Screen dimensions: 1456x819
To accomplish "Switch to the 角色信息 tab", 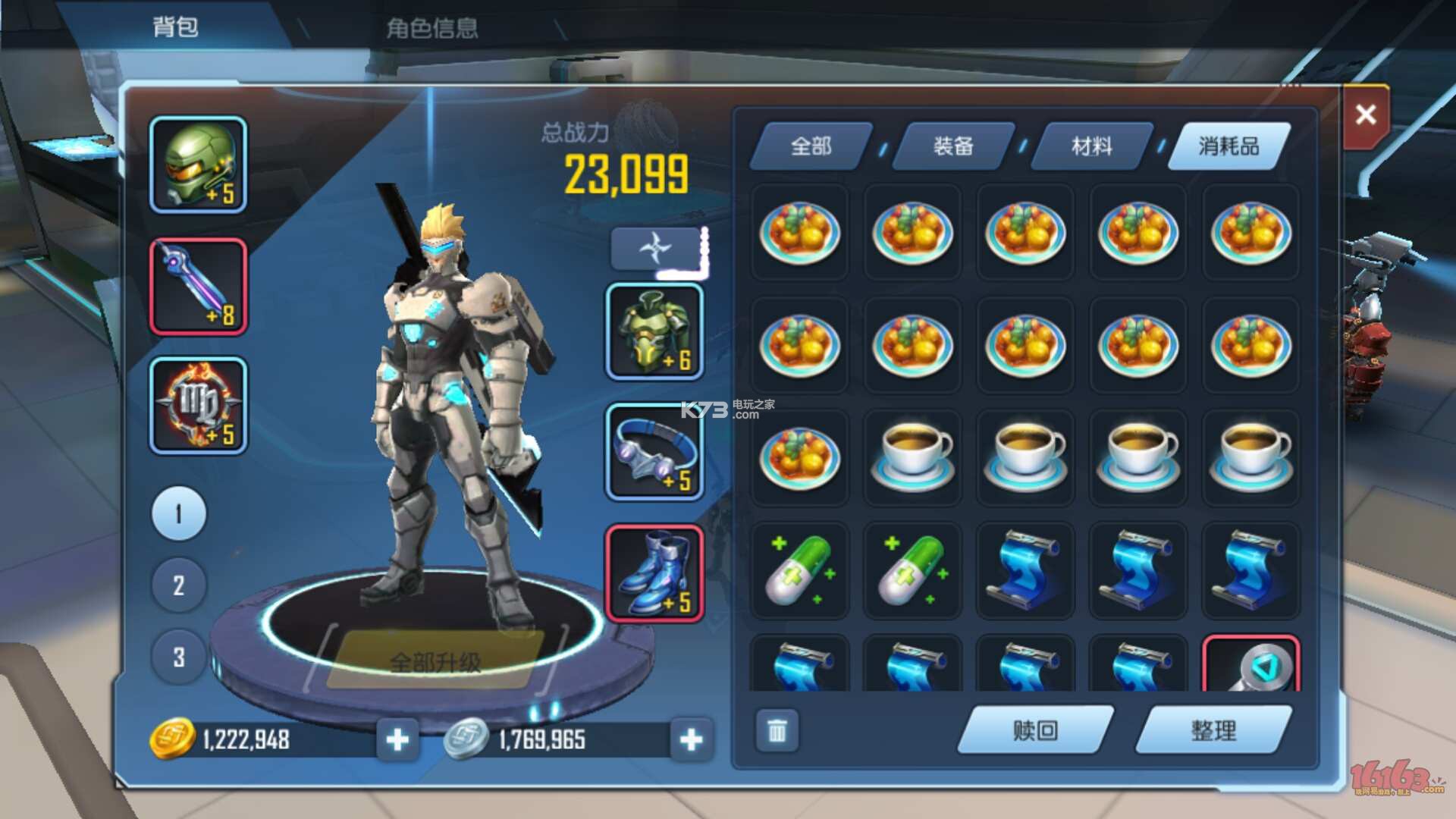I will tap(431, 28).
